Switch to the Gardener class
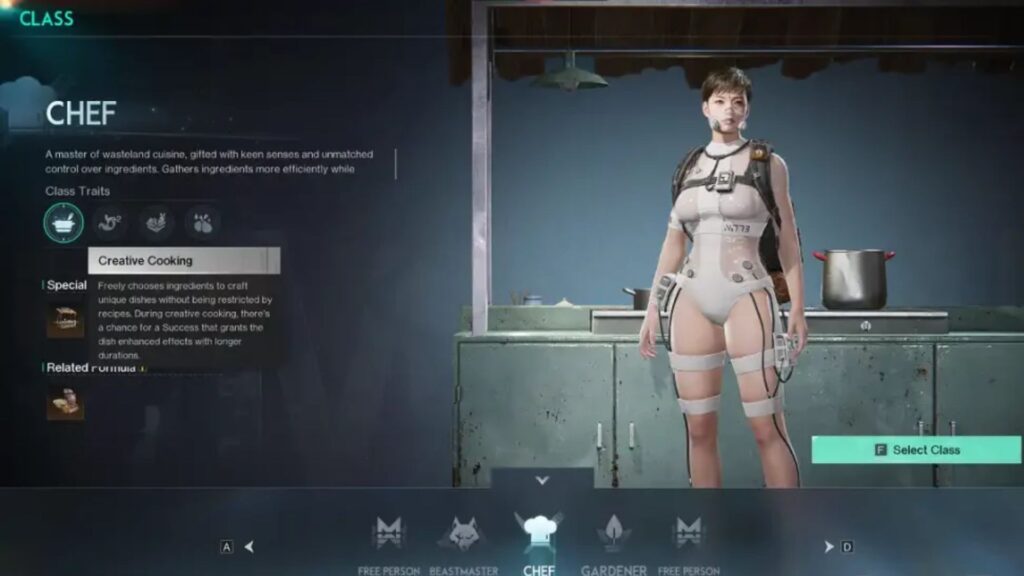The height and width of the screenshot is (576, 1024). (614, 534)
